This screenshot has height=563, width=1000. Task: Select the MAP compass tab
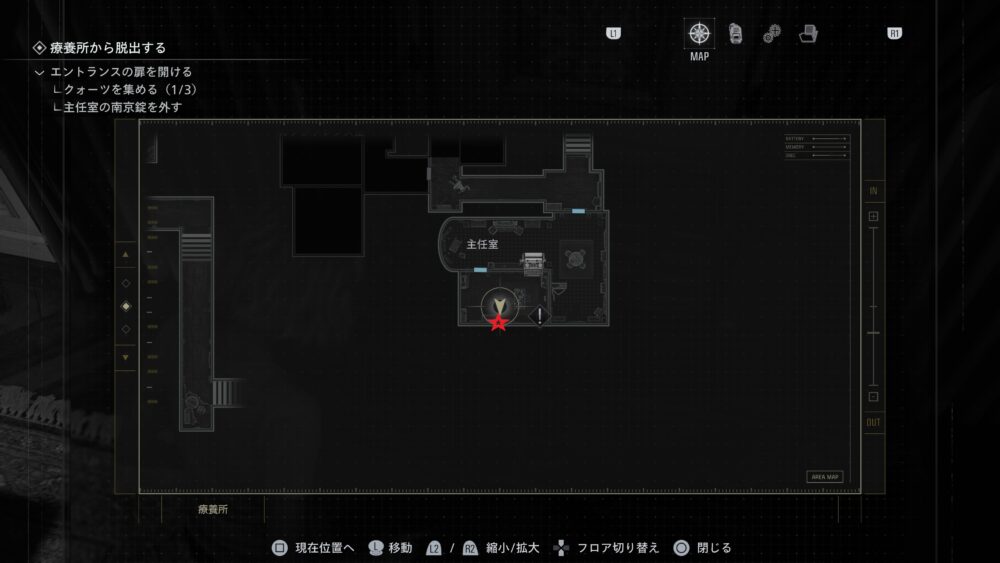coord(700,33)
